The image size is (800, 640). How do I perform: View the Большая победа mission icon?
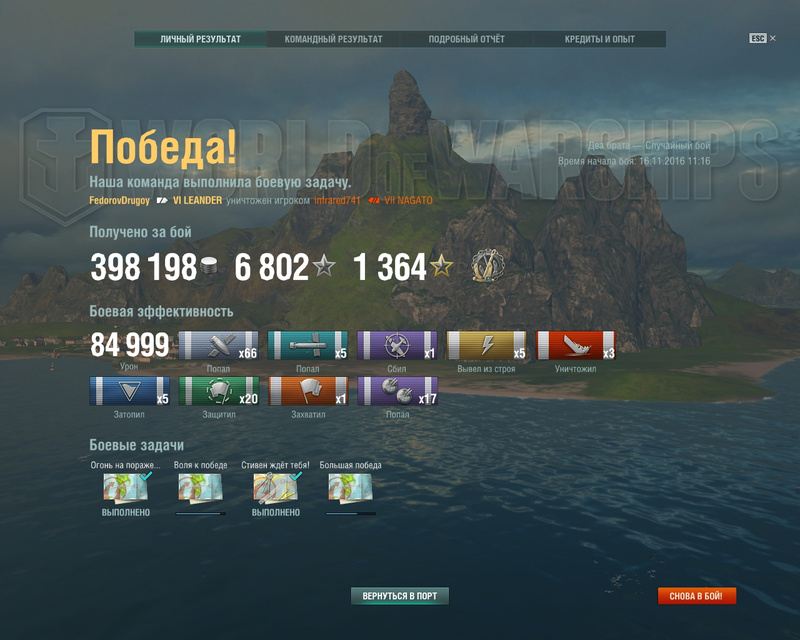[x=350, y=487]
